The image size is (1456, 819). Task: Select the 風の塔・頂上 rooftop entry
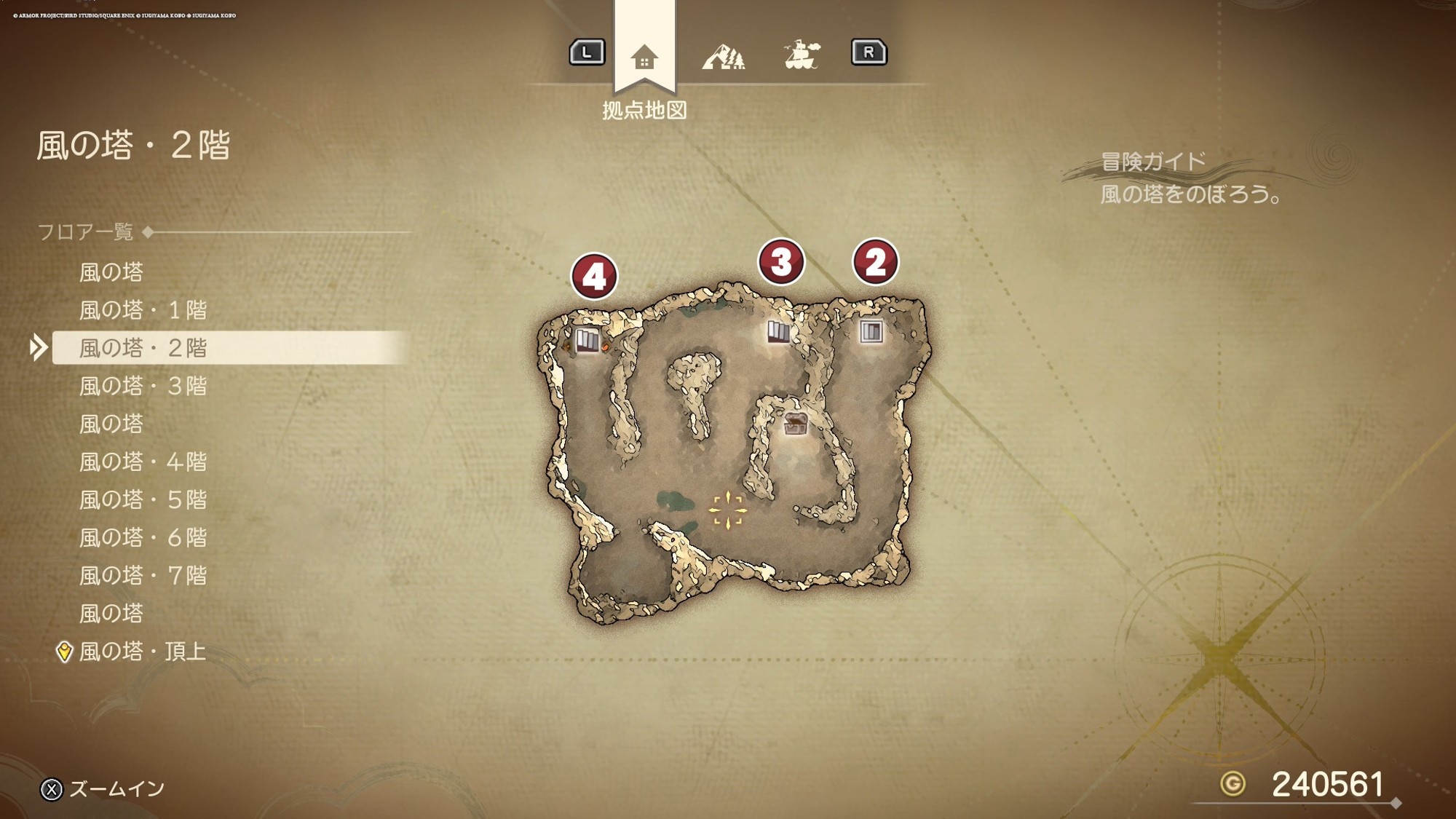[143, 651]
